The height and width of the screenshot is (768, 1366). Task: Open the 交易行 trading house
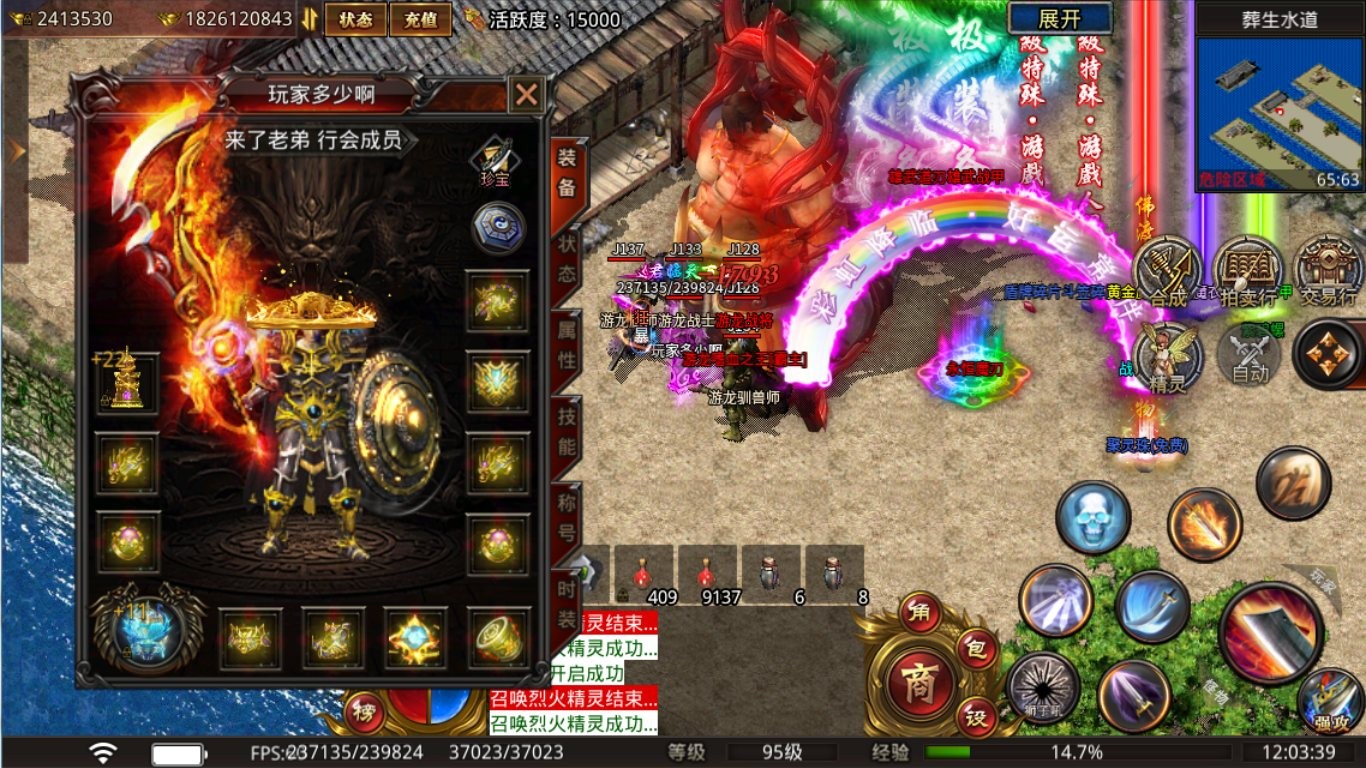point(1327,270)
